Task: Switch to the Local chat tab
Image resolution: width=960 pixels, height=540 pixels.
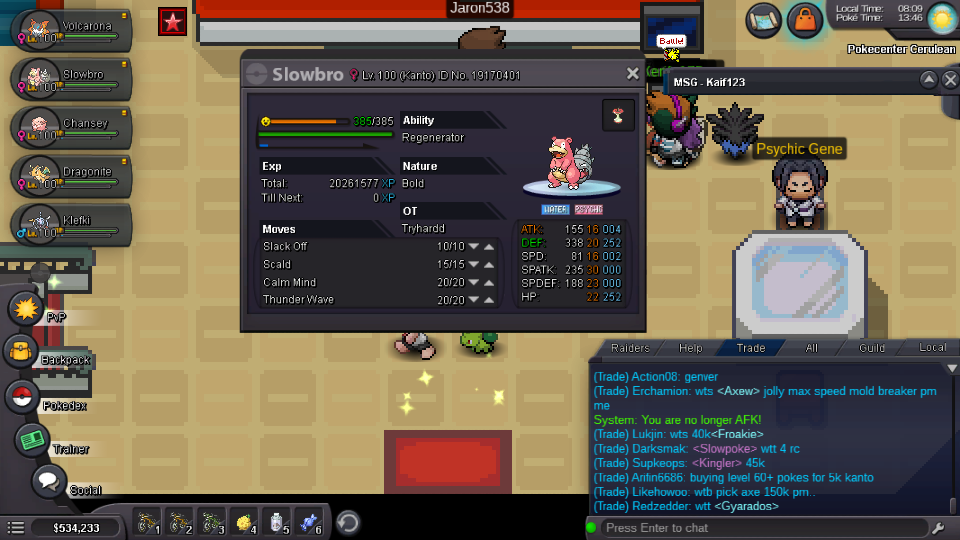Action: [x=932, y=348]
